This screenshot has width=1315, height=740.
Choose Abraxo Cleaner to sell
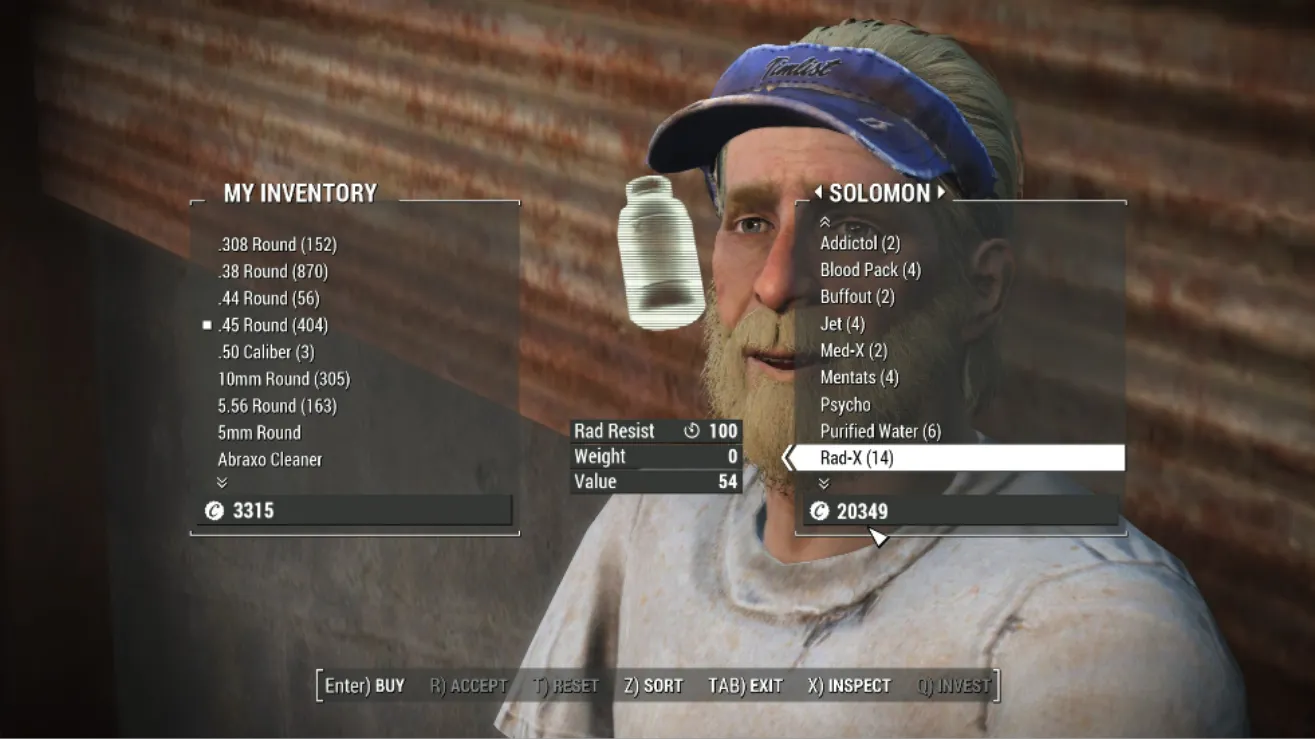(270, 460)
